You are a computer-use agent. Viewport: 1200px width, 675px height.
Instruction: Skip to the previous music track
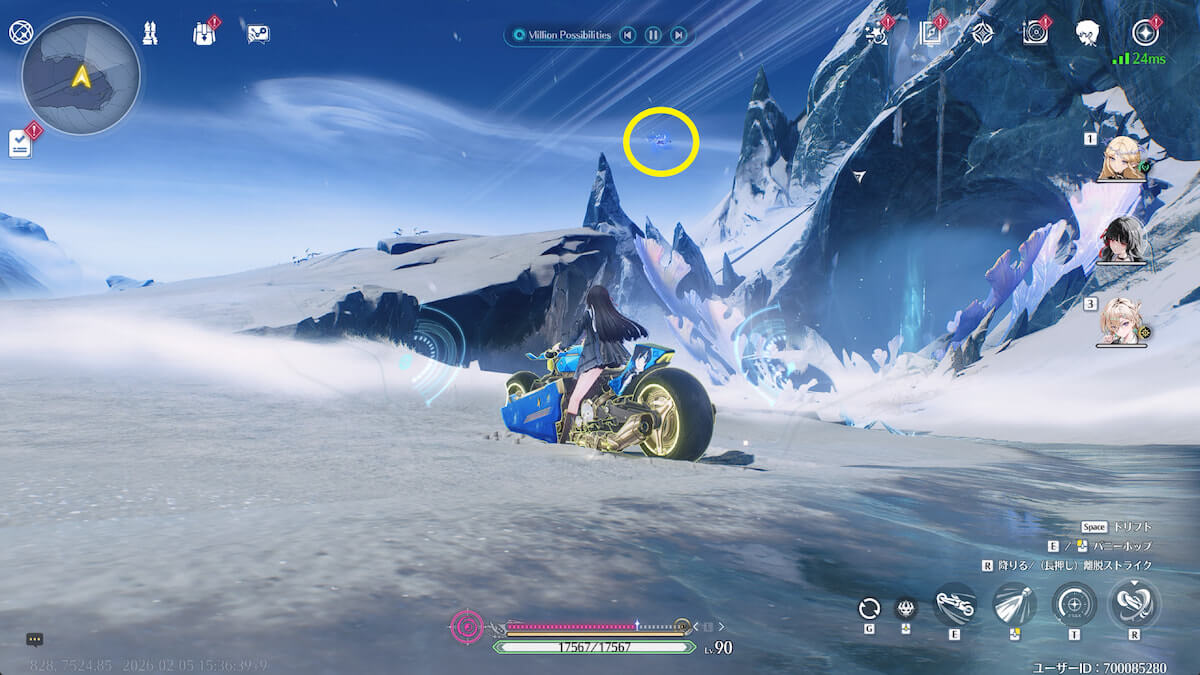[627, 35]
